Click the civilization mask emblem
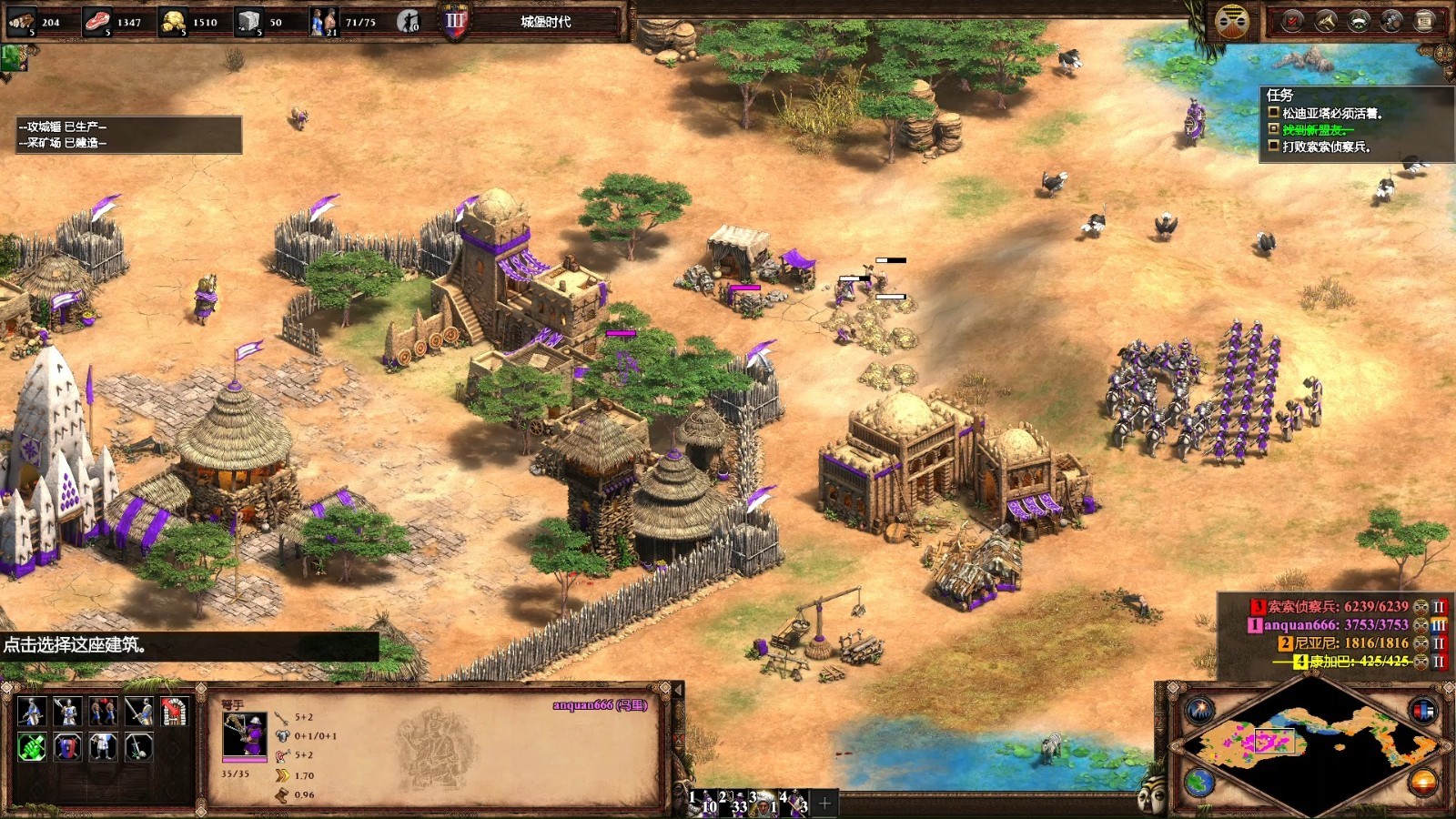The height and width of the screenshot is (819, 1456). coord(1232,21)
